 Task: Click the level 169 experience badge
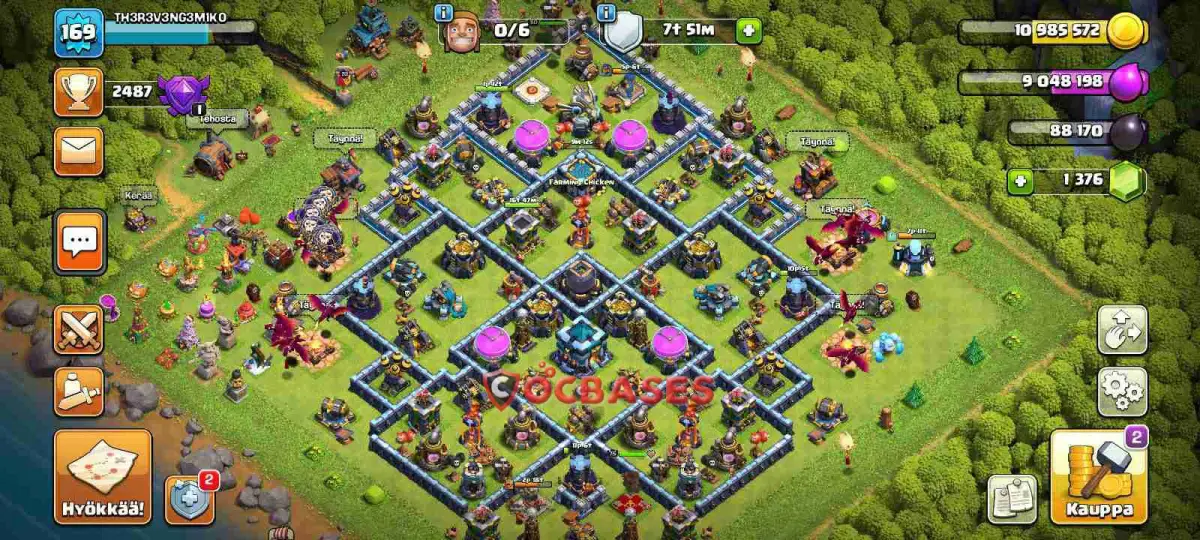[x=78, y=32]
